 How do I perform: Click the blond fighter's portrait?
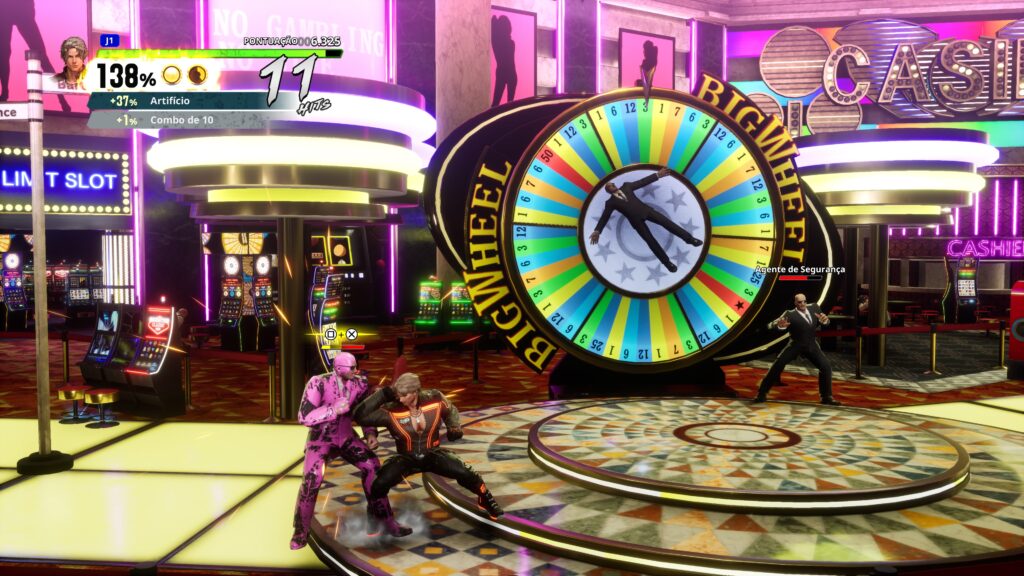click(x=73, y=63)
